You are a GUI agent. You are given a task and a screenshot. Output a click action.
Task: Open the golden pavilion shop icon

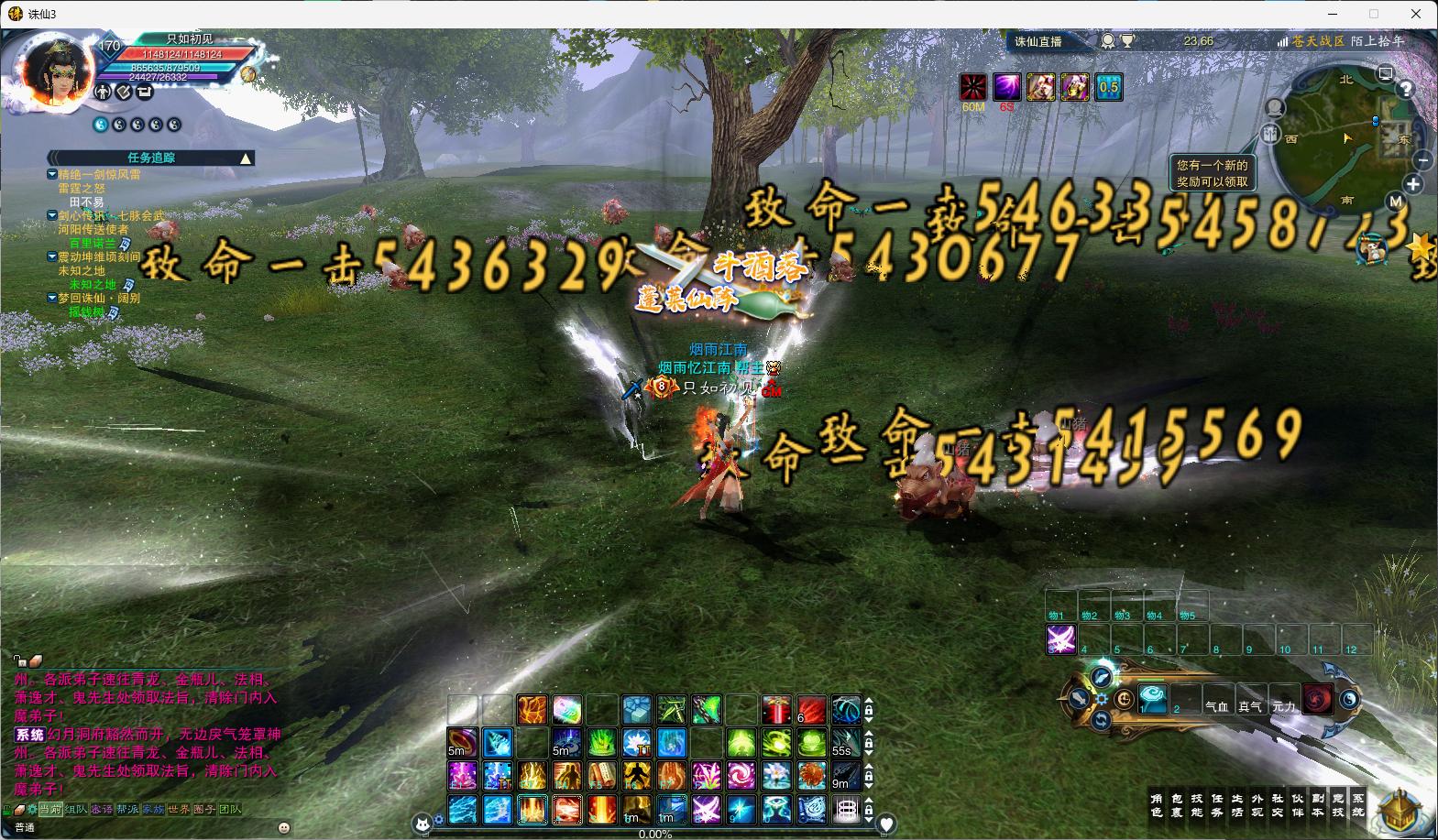[x=1400, y=810]
